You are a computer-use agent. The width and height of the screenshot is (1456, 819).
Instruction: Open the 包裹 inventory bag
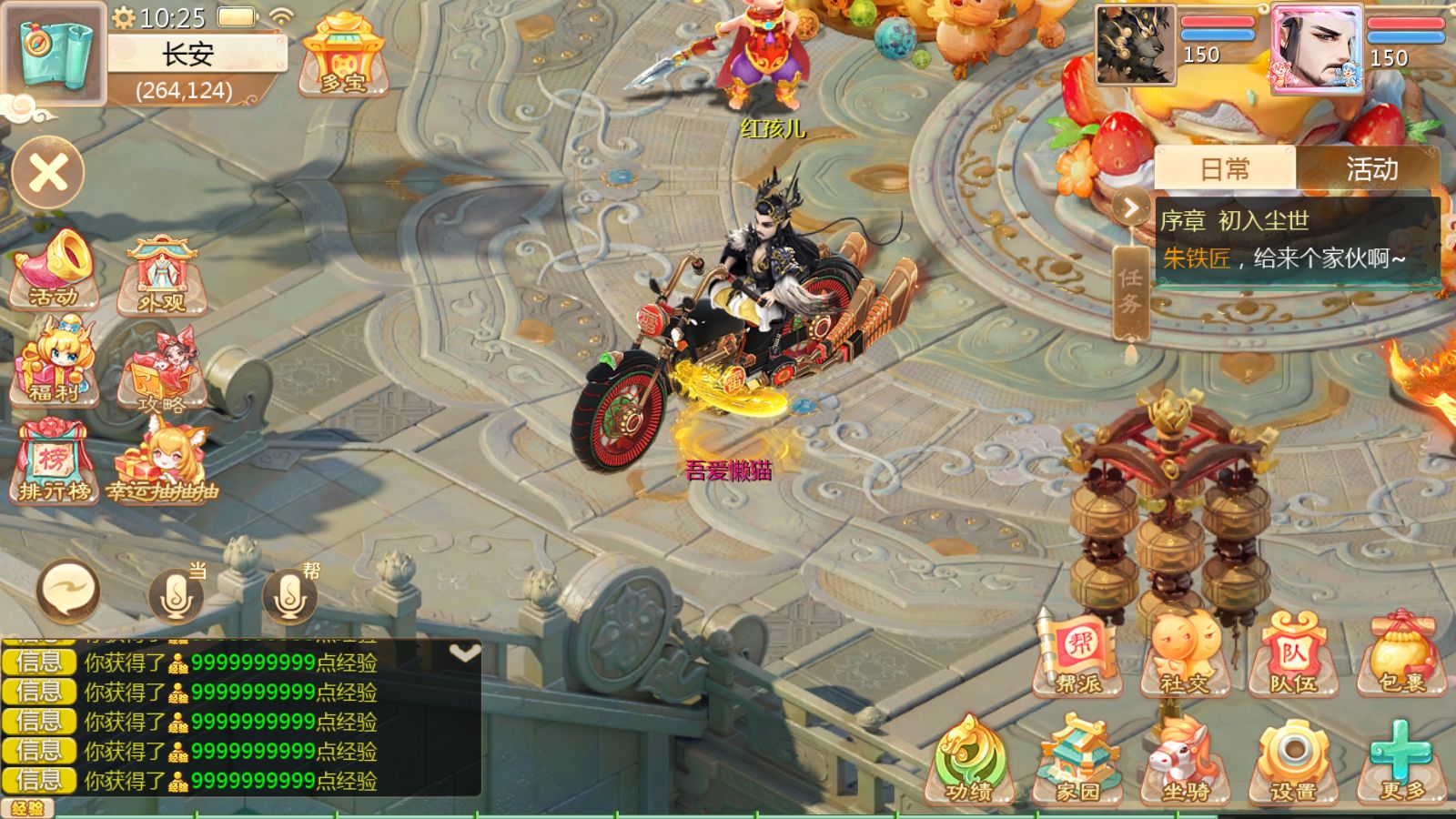pos(1402,655)
